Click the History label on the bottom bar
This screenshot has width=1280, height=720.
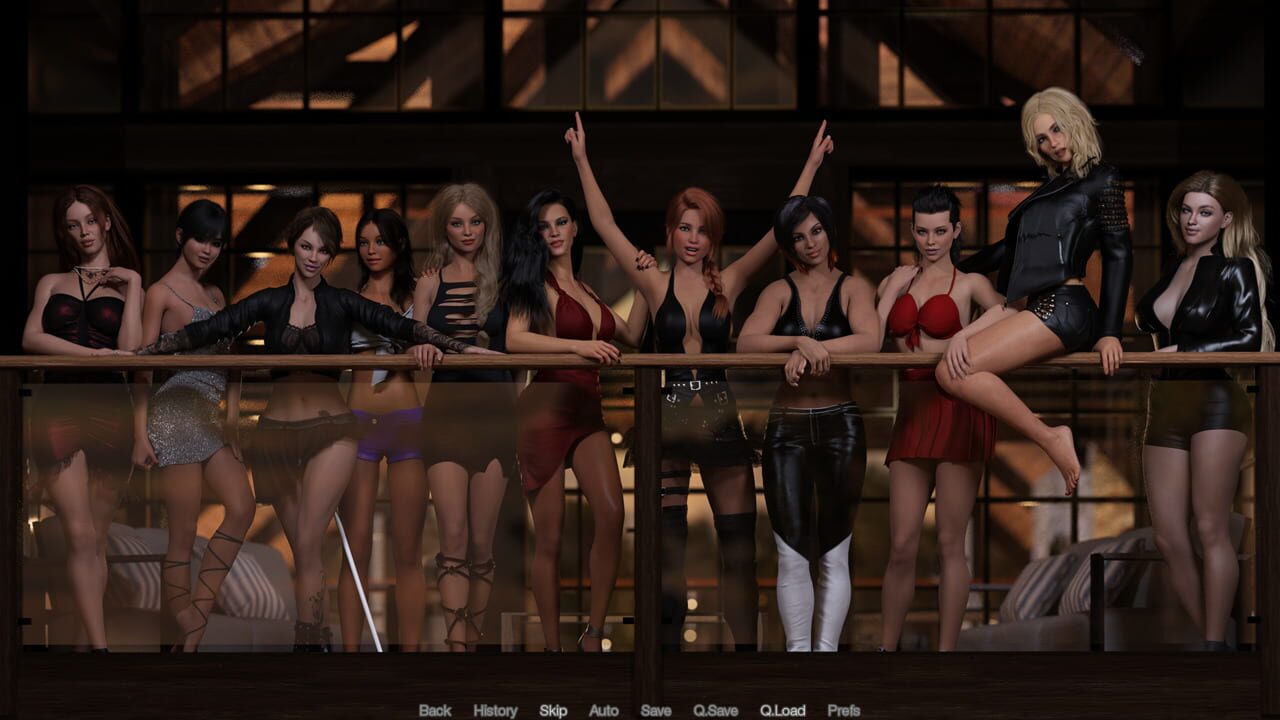coord(494,710)
